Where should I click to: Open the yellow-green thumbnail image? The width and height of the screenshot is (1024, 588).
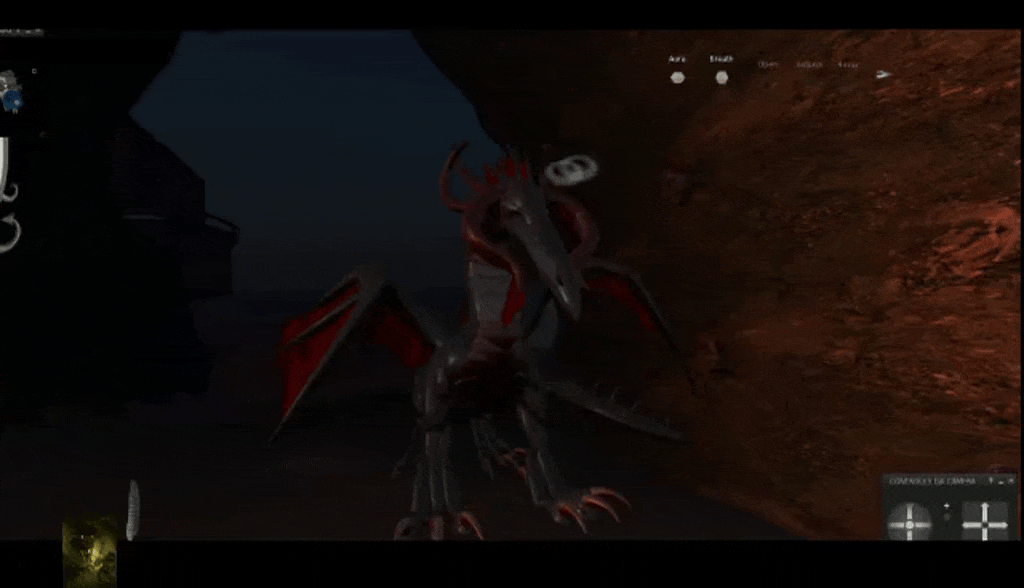coord(89,551)
